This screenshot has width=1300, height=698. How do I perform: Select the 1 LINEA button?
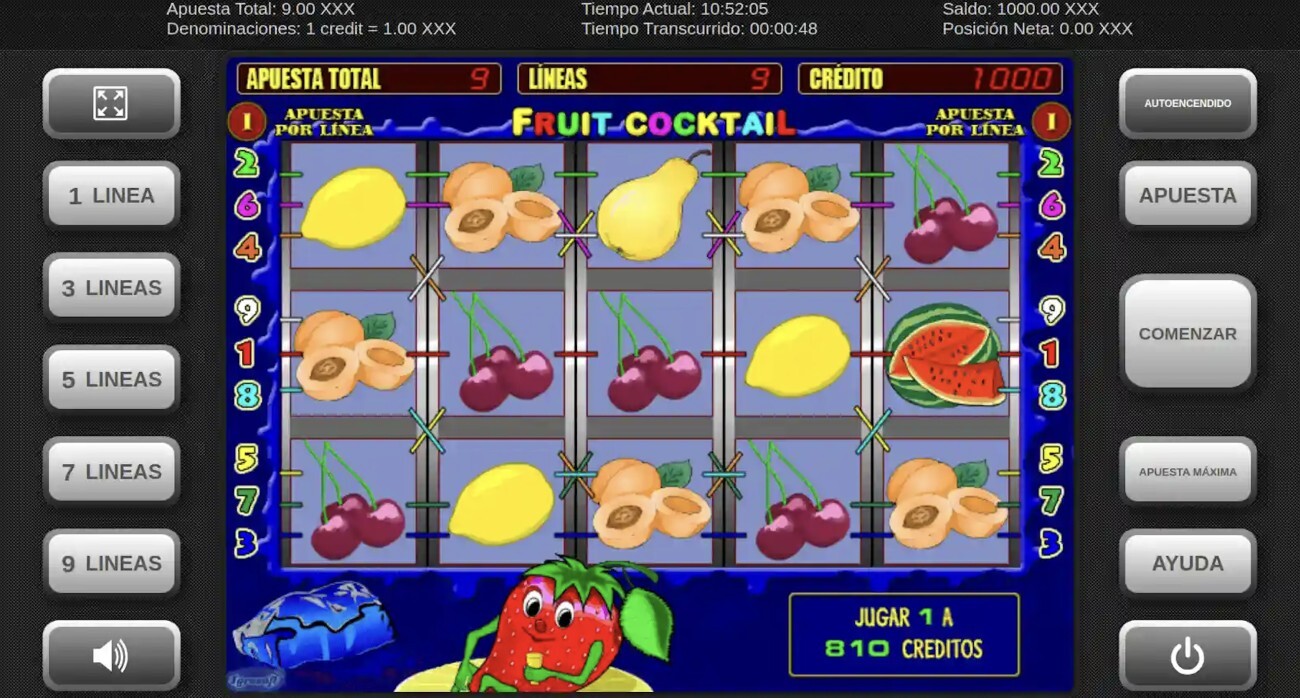(111, 196)
